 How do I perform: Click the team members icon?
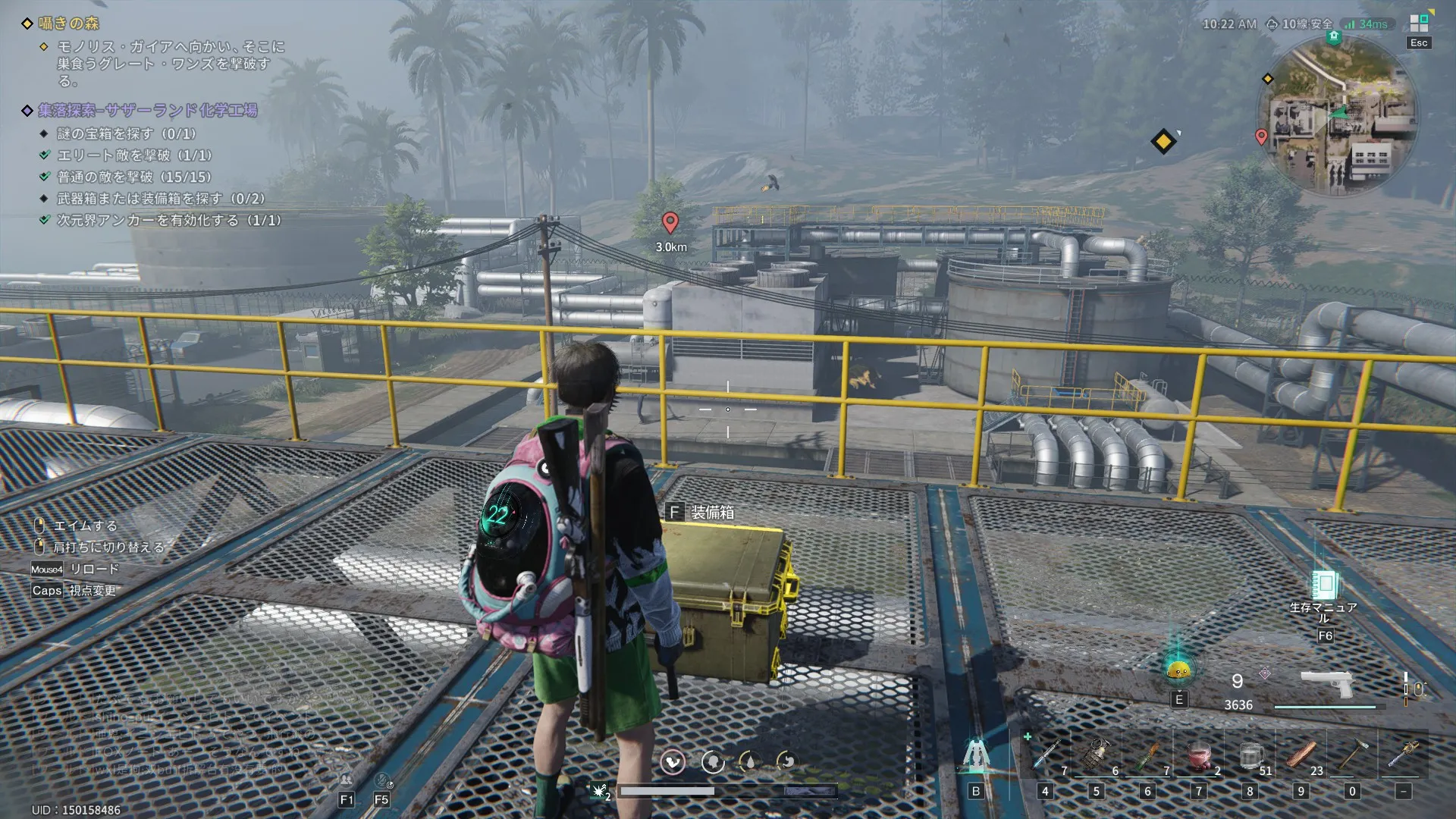pyautogui.click(x=347, y=780)
